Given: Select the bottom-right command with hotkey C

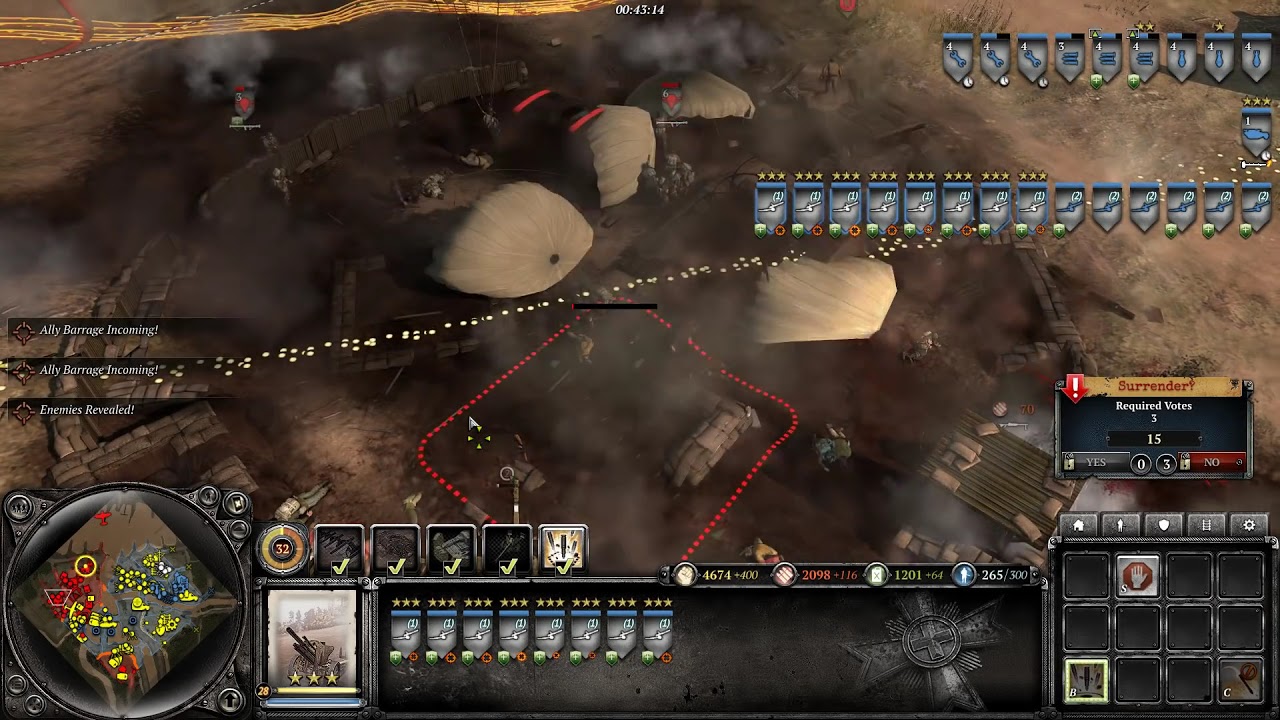Looking at the screenshot, I should [1240, 681].
